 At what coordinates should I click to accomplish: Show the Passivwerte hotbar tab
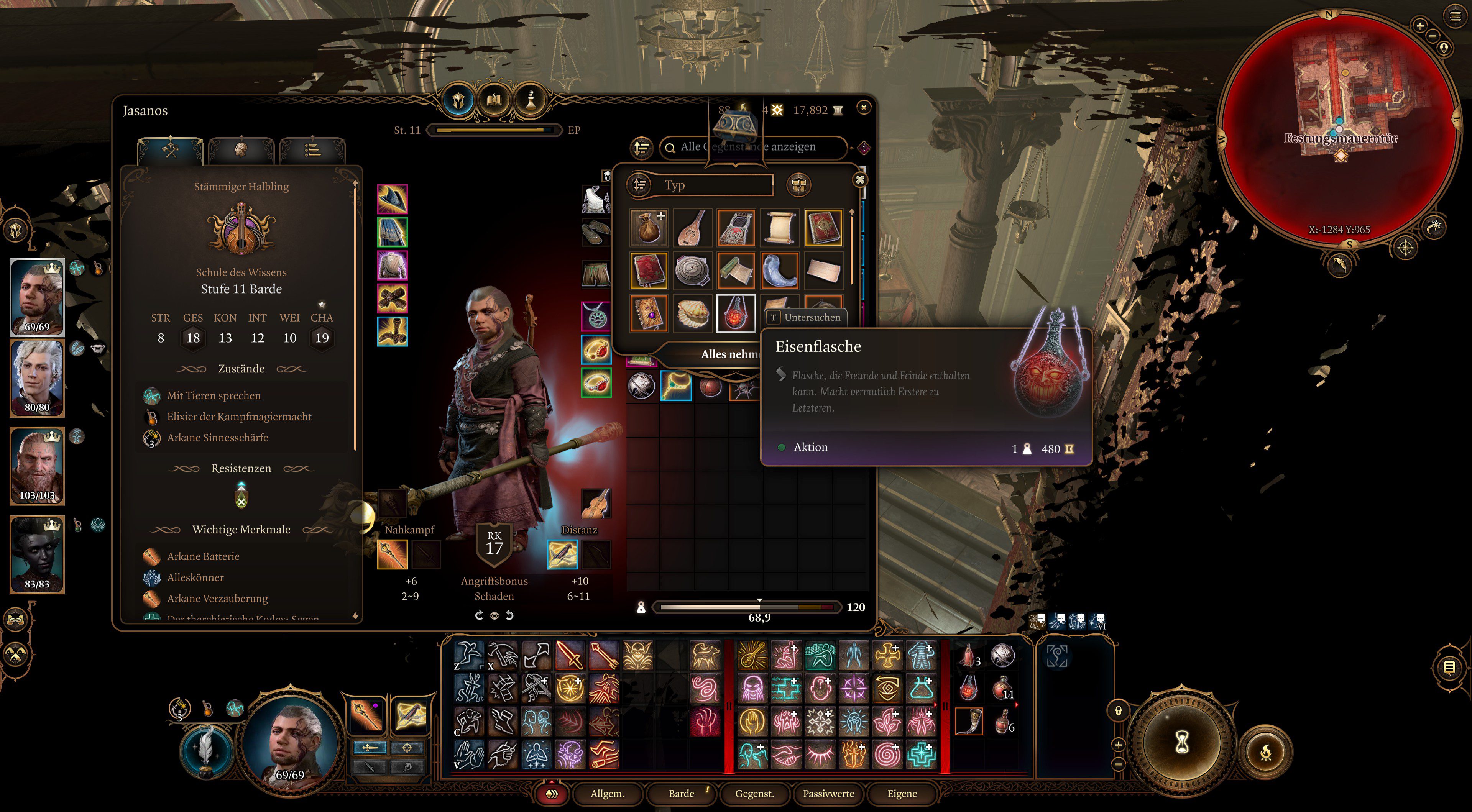828,793
